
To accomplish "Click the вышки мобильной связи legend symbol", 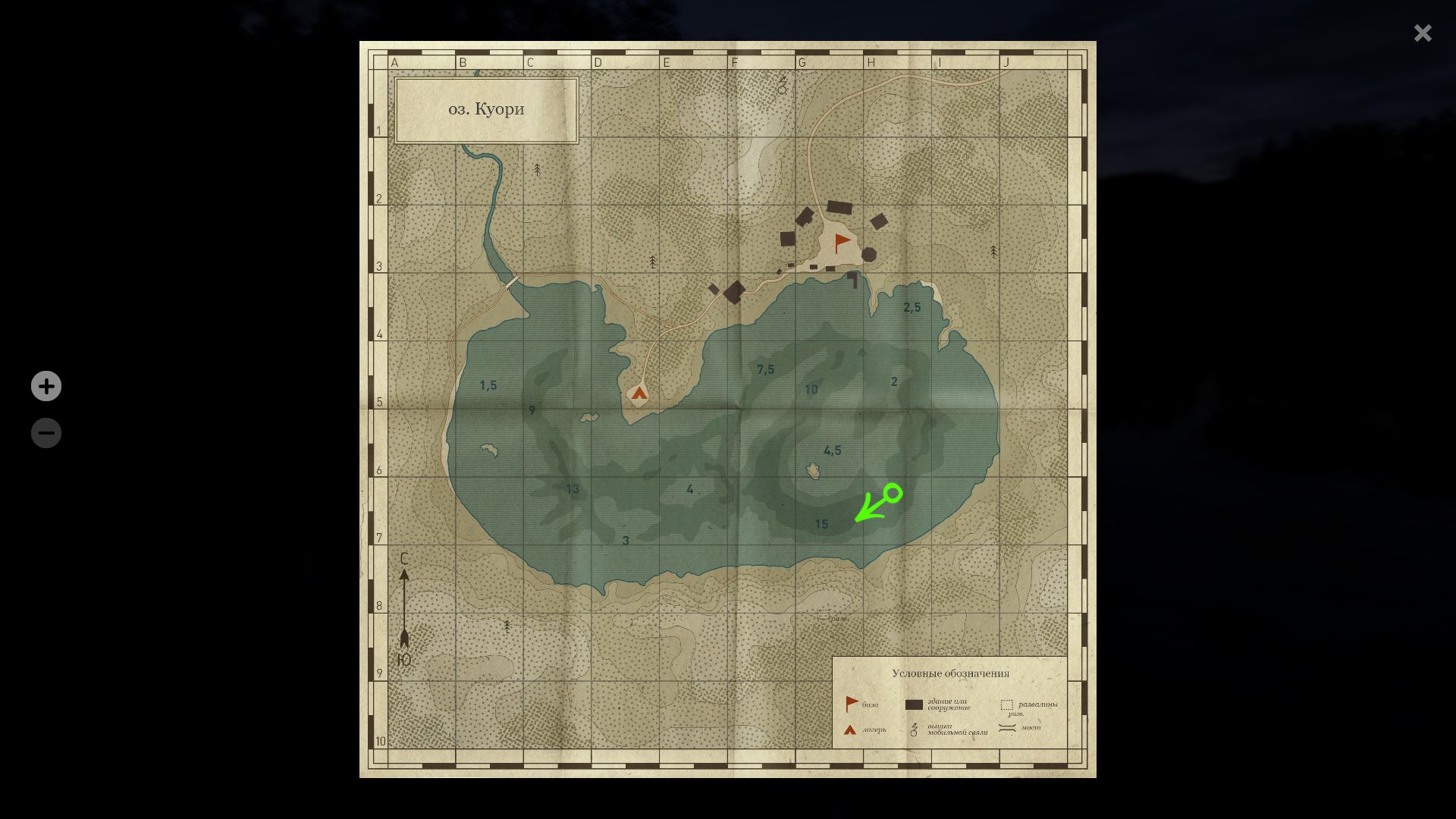I will tap(913, 730).
